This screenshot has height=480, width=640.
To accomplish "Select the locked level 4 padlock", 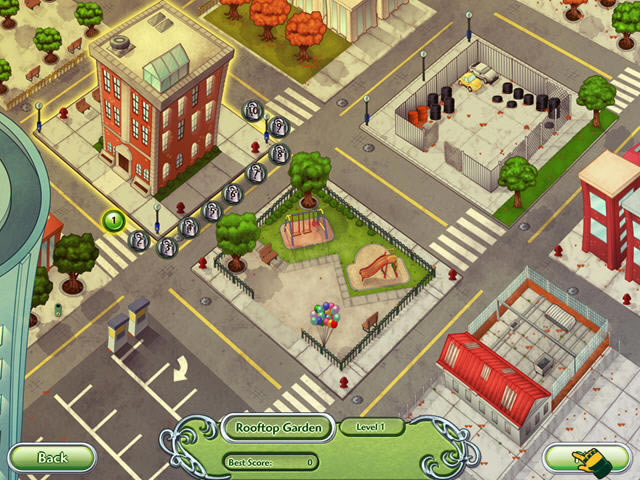I will 188,227.
